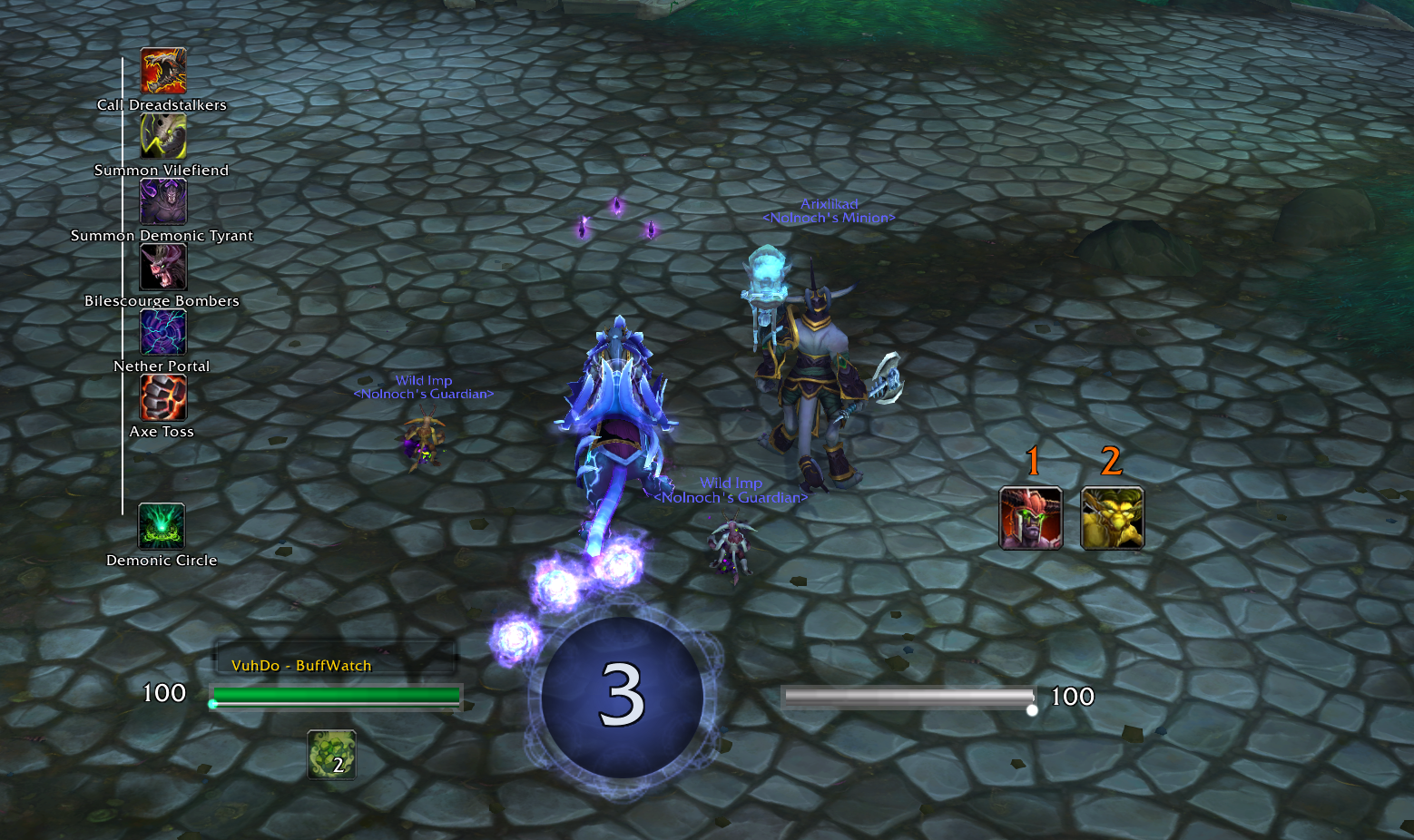Activate the green Demonic Circle icon
1414x840 pixels.
(x=162, y=526)
